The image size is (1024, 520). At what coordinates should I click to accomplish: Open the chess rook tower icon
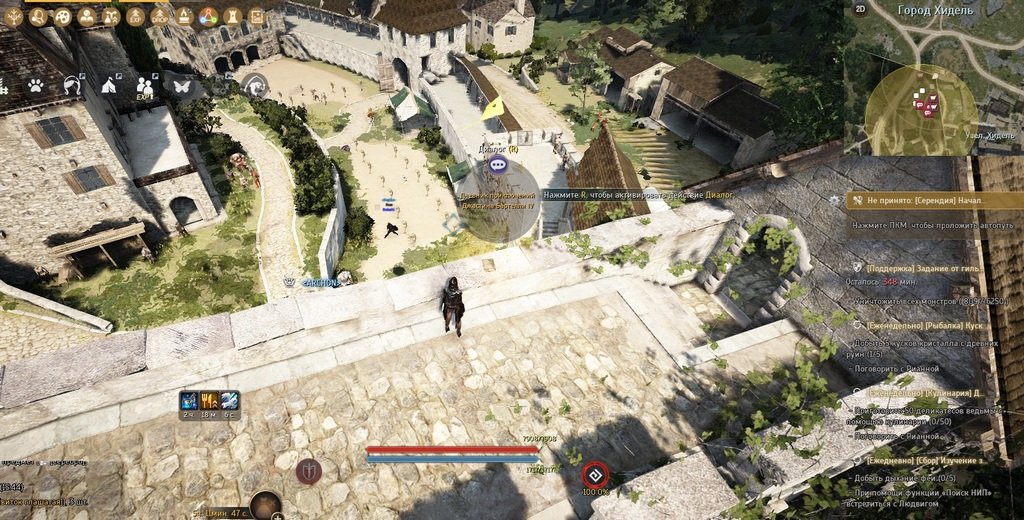tap(233, 16)
